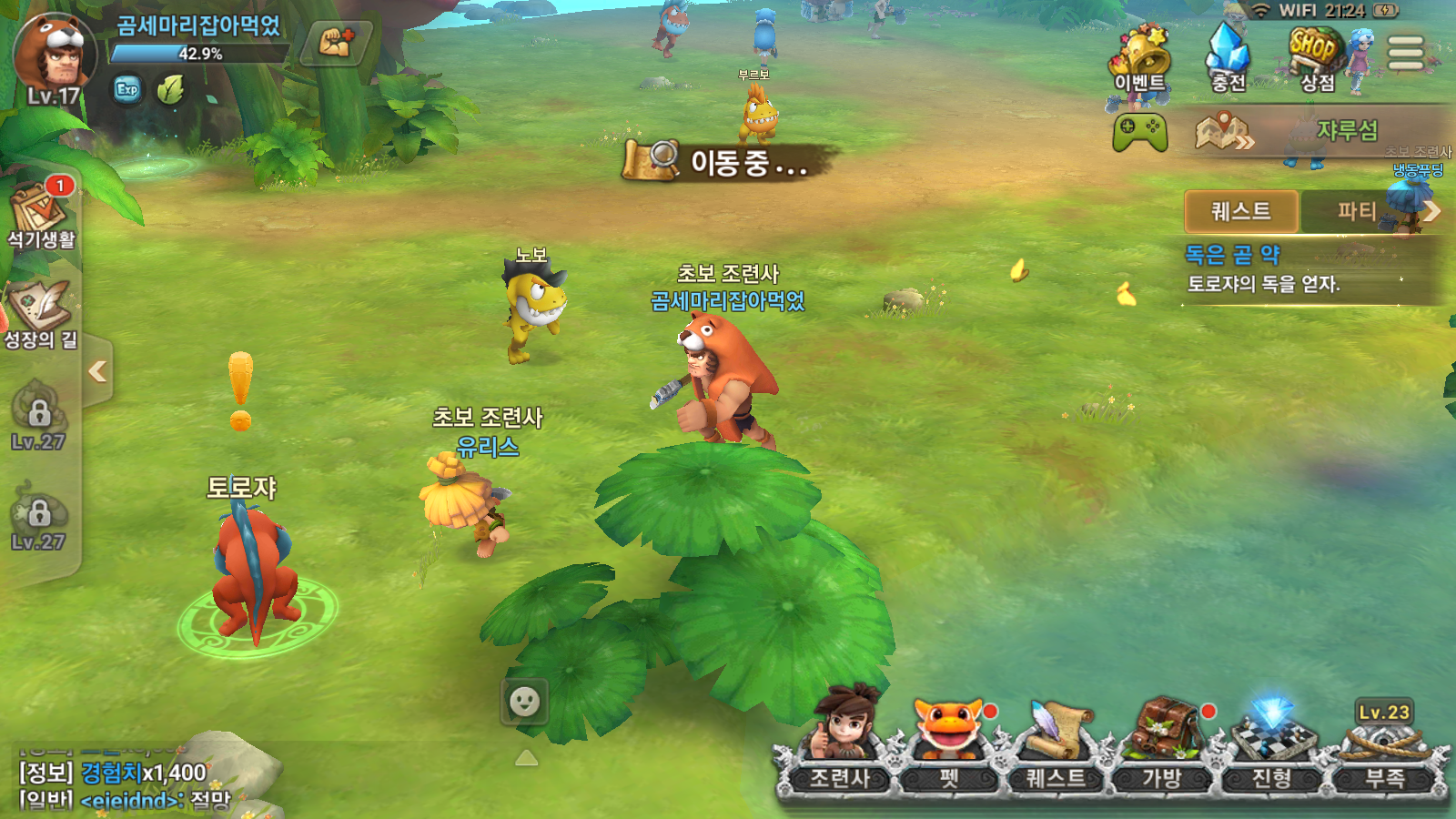Viewport: 1456px width, 819px height.
Task: Collapse the left side panel arrow
Action: pos(97,371)
